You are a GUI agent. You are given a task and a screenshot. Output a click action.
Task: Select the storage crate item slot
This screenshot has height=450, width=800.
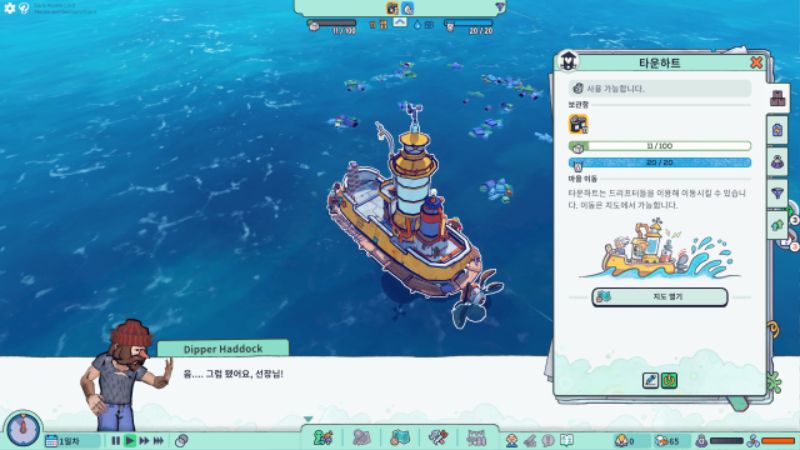(579, 124)
